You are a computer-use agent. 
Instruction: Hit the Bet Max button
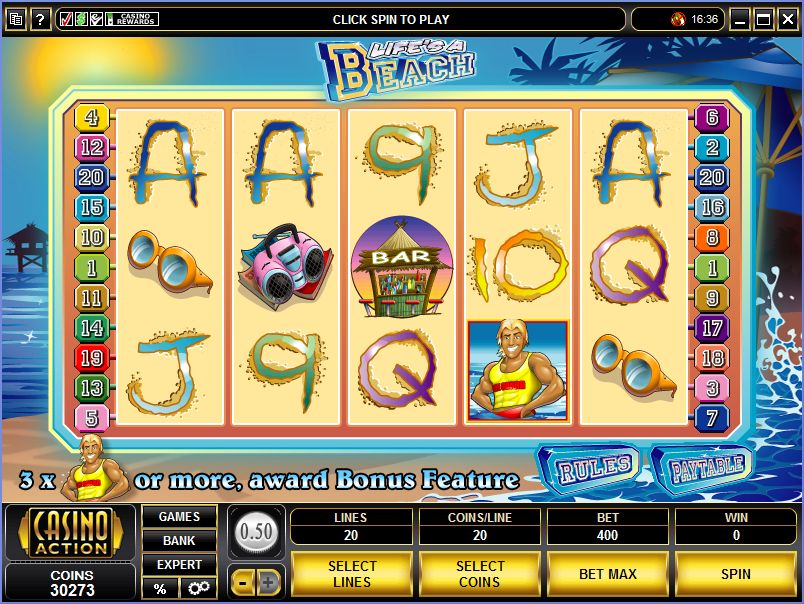[x=607, y=574]
